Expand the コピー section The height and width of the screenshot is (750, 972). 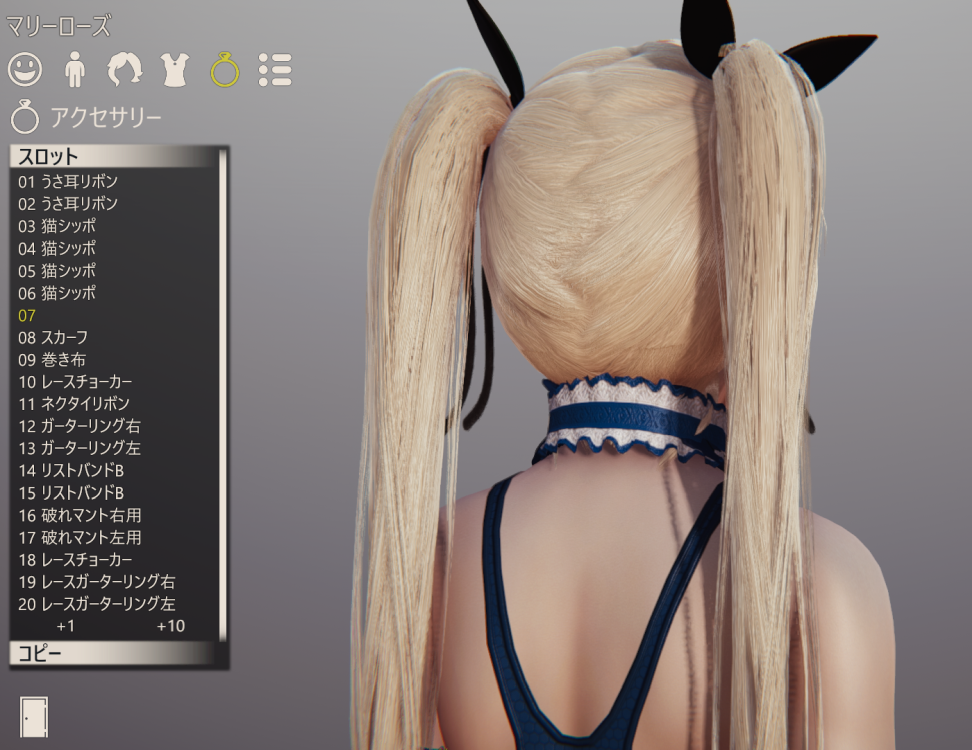point(112,654)
